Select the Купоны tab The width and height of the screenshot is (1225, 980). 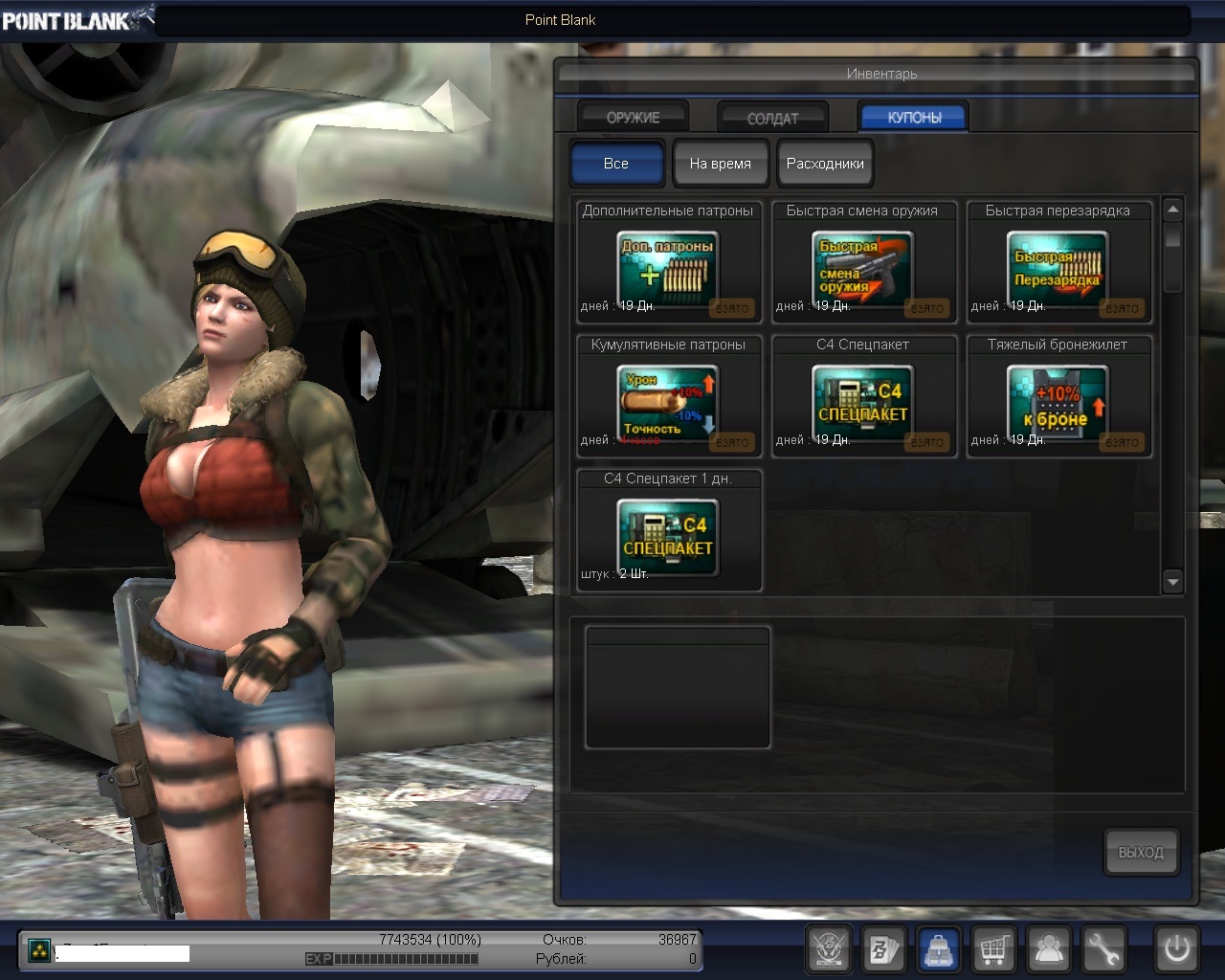[914, 117]
